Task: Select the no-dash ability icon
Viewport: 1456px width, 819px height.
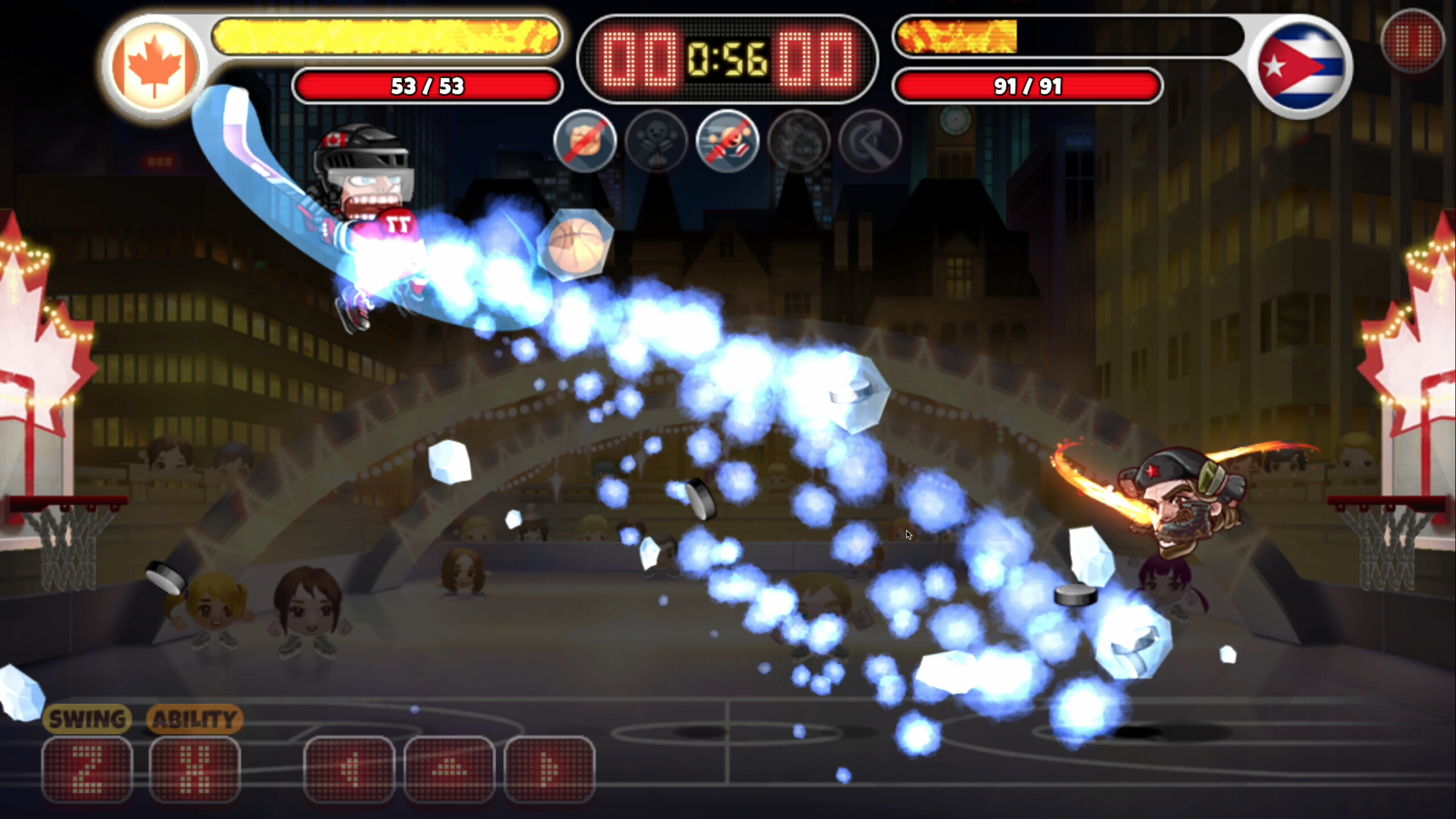Action: pyautogui.click(x=729, y=142)
